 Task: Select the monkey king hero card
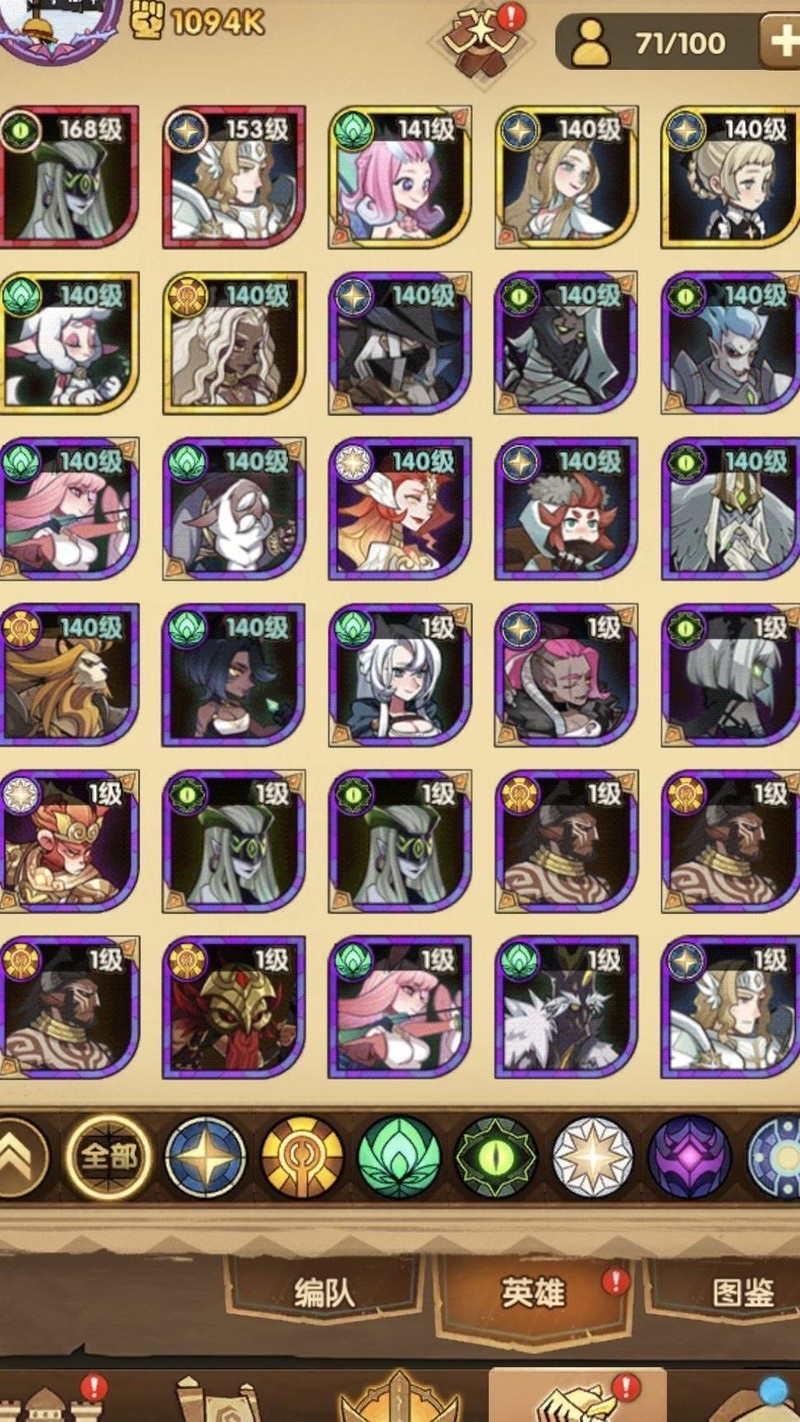tap(69, 841)
